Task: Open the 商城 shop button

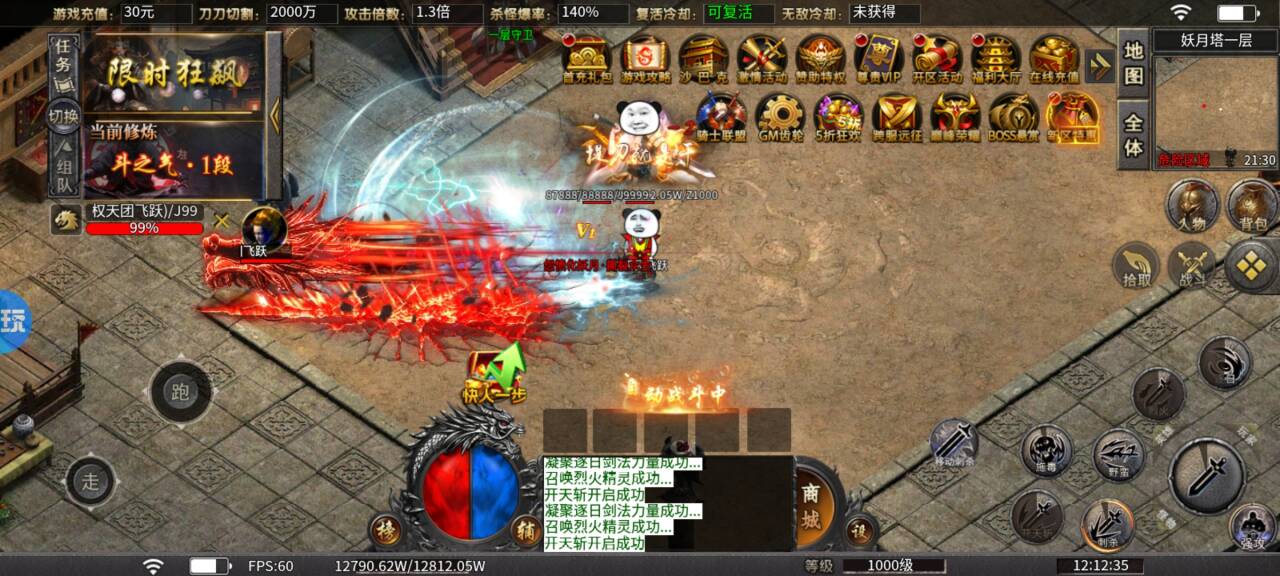Action: point(810,508)
